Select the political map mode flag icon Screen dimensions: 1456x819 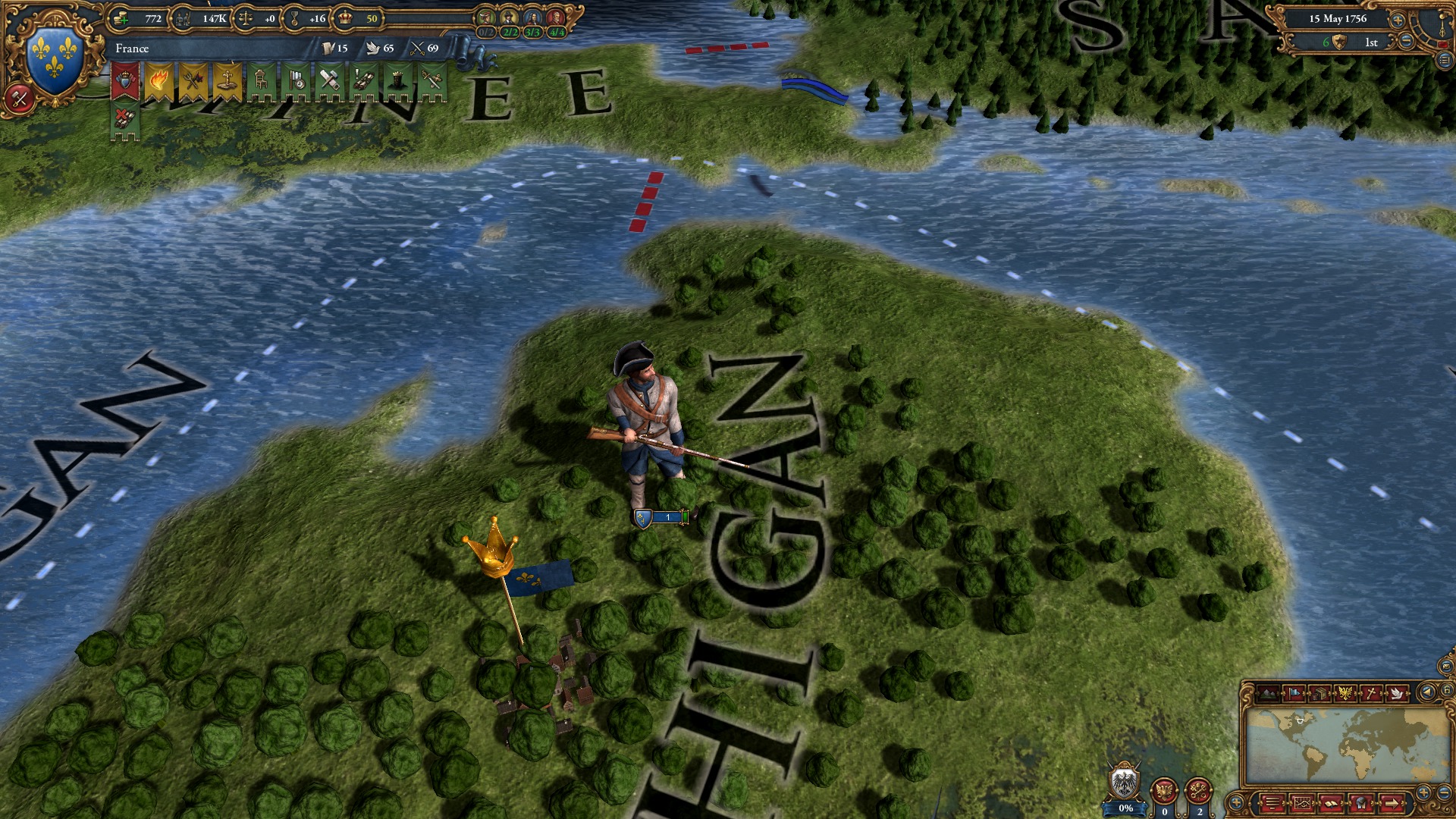pos(1295,693)
